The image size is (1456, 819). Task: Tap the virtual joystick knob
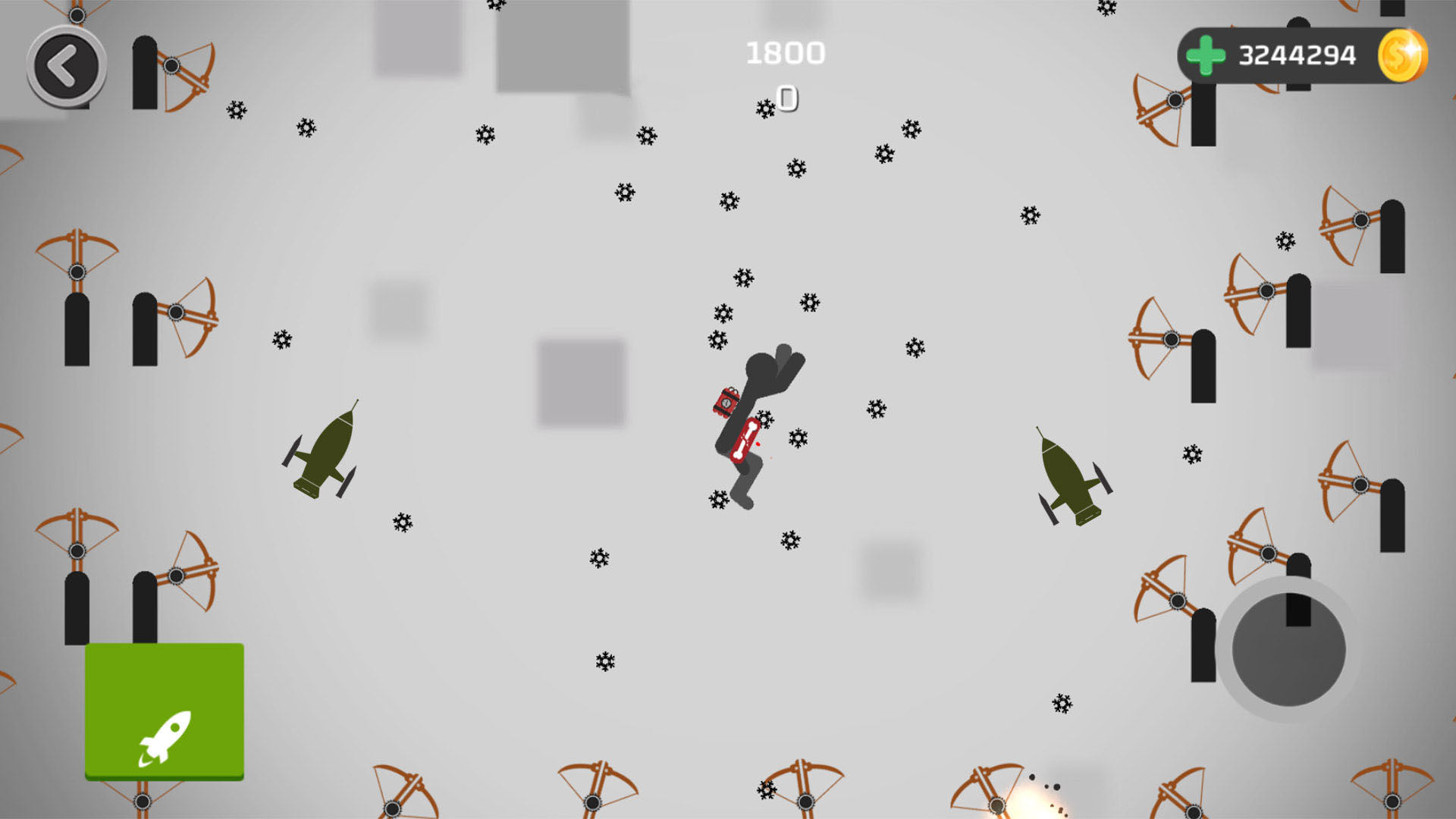tap(1288, 649)
